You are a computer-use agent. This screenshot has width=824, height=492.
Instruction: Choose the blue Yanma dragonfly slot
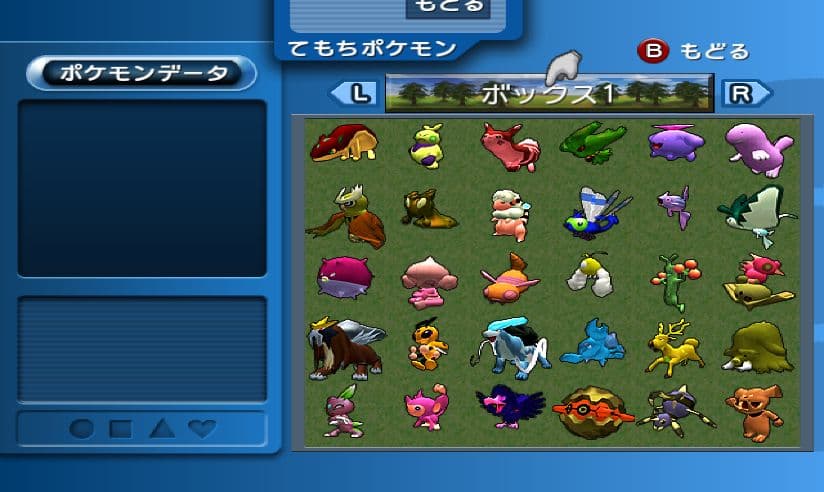tap(597, 212)
